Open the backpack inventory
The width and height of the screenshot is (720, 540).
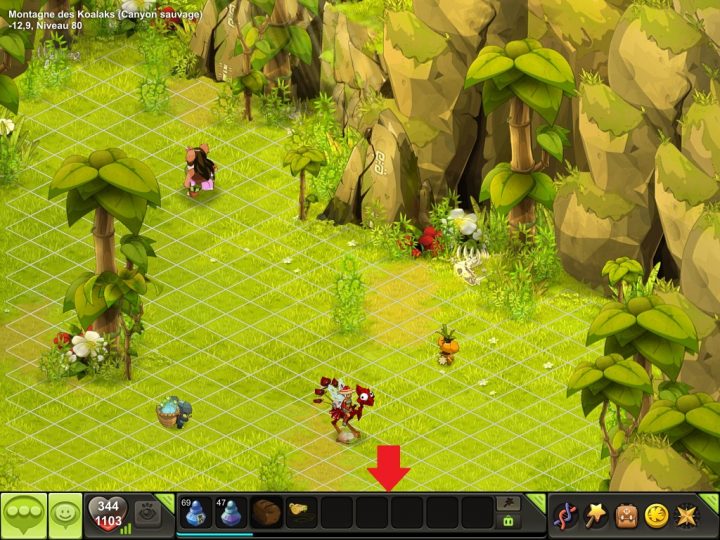pyautogui.click(x=627, y=516)
